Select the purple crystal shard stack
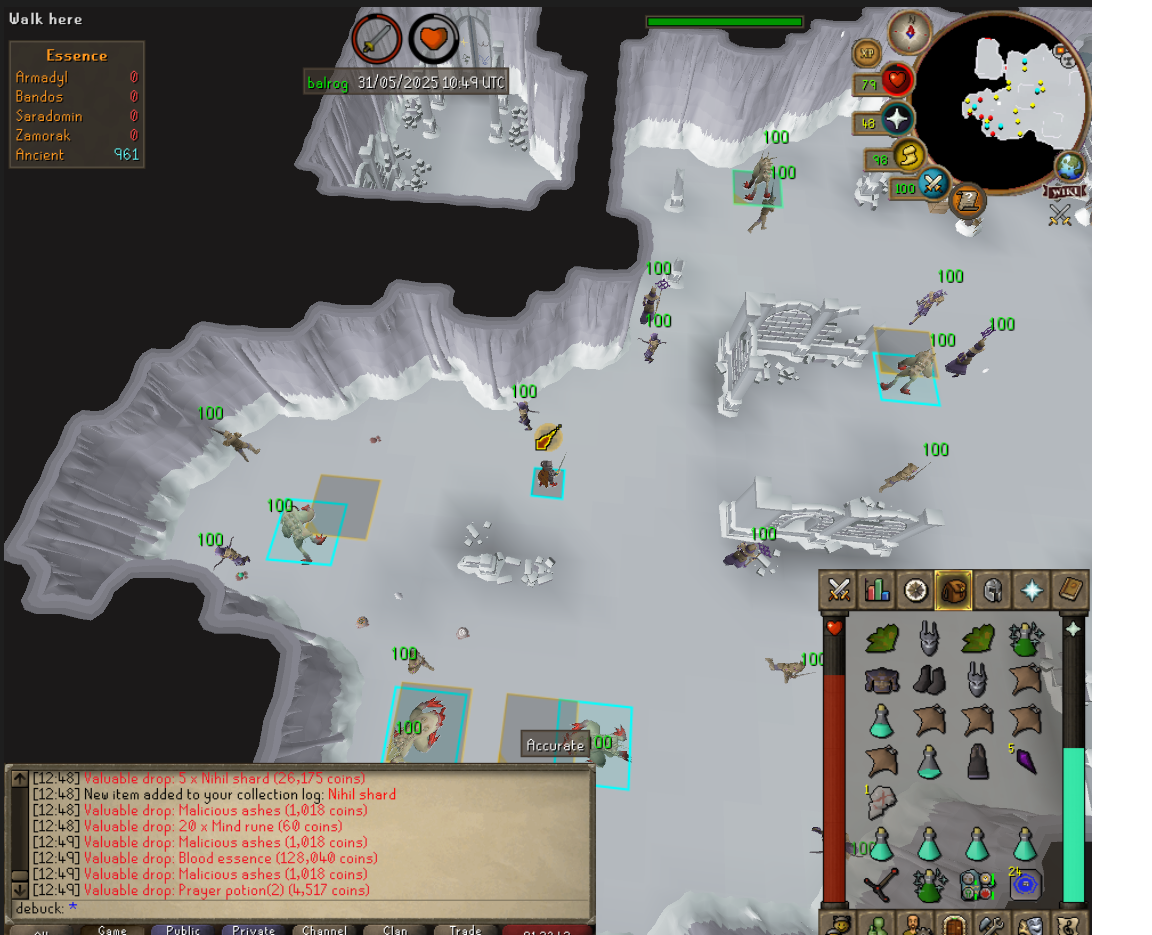This screenshot has height=935, width=1152. tap(1025, 761)
